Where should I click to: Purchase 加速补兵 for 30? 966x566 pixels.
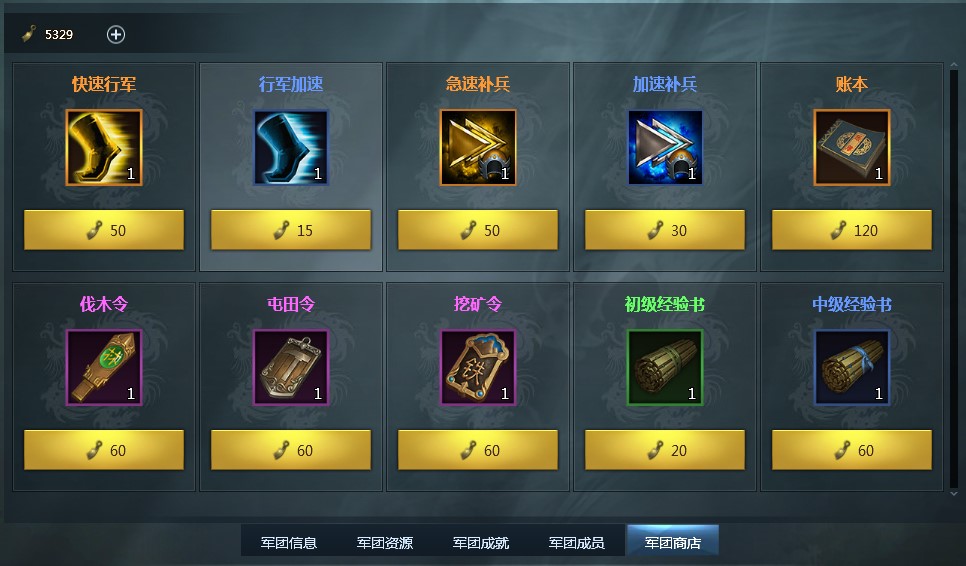665,230
